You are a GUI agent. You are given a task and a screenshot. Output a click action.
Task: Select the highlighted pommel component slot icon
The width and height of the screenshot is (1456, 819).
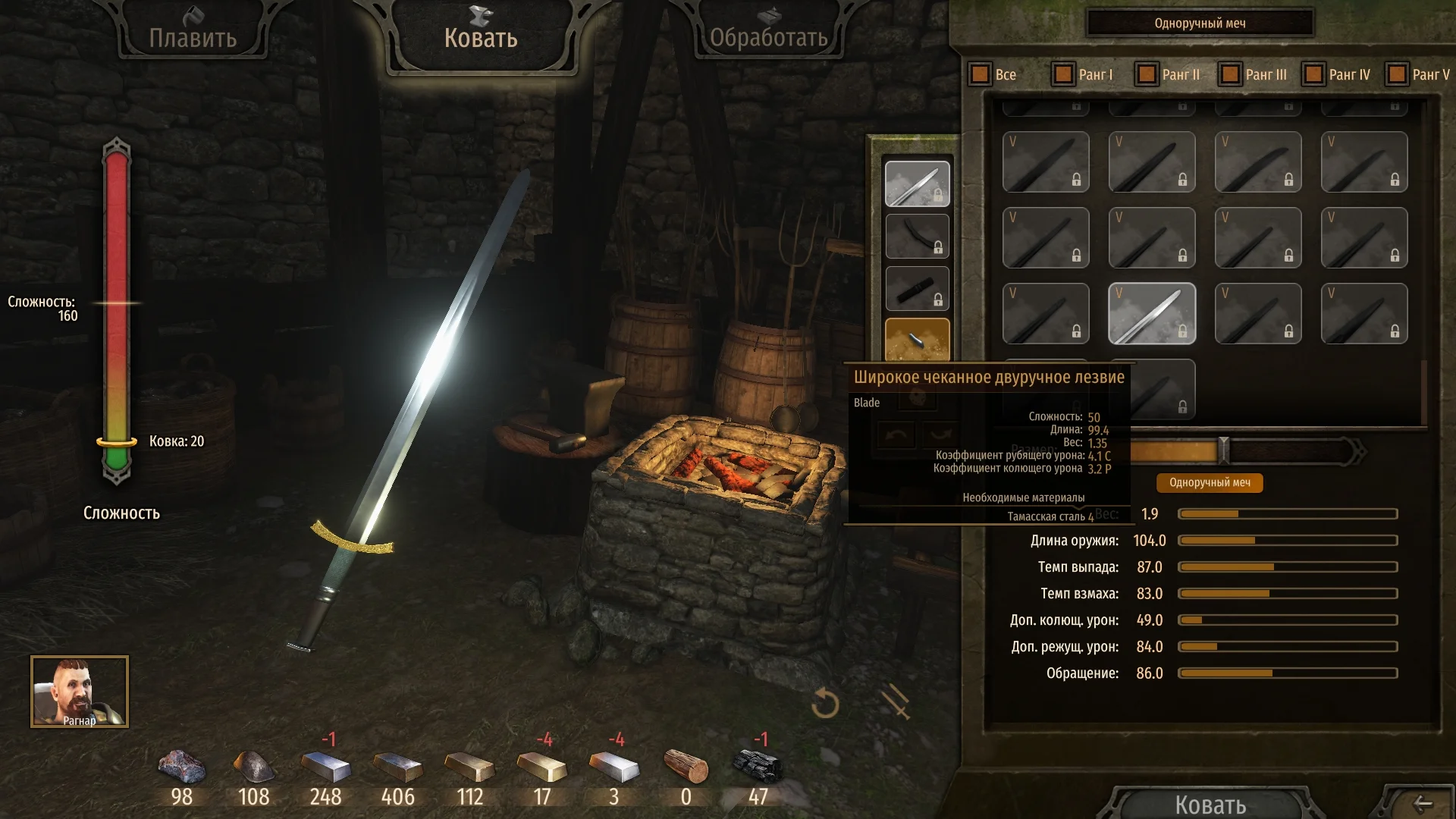[x=917, y=340]
